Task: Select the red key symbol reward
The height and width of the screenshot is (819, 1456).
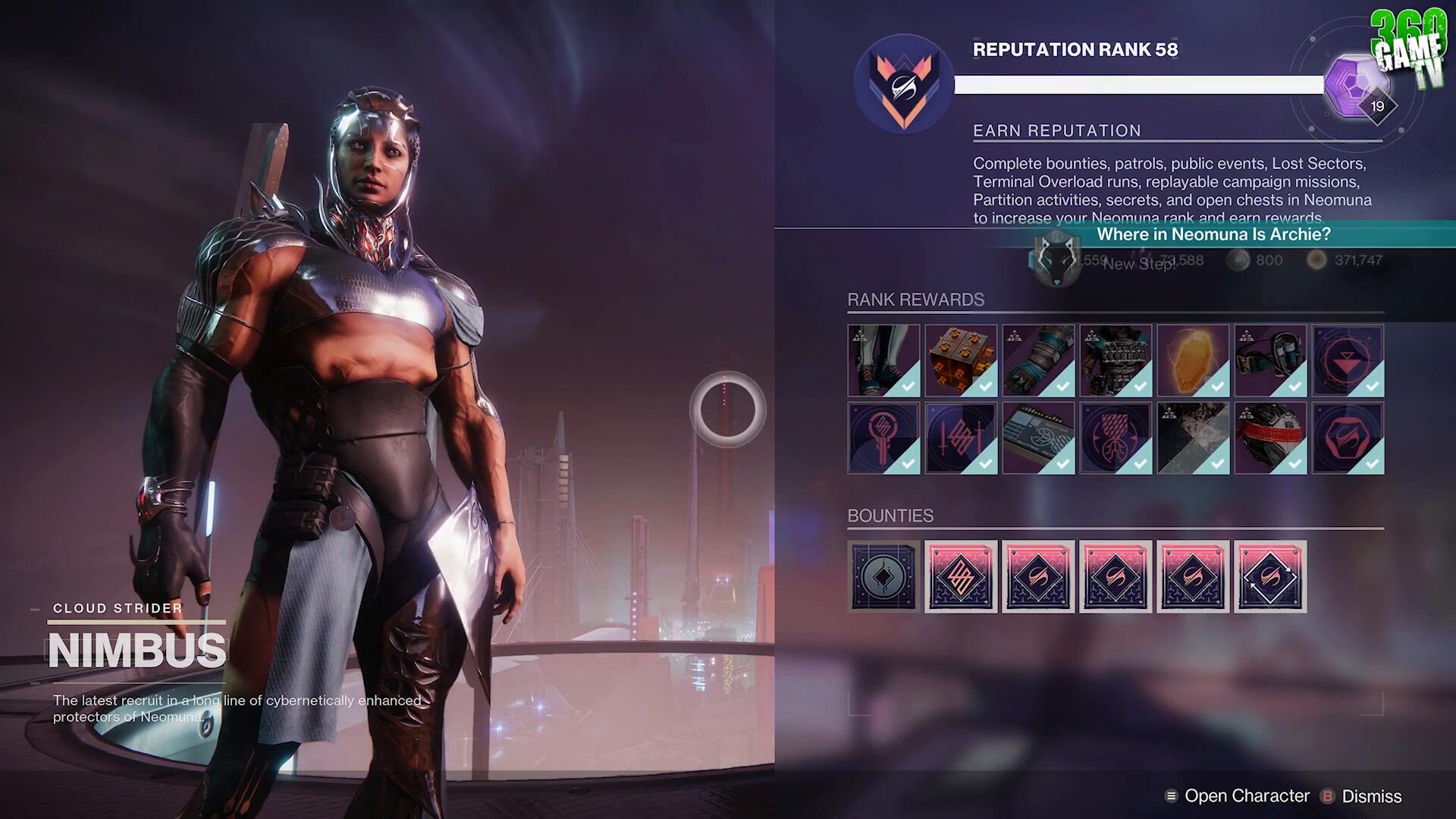Action: pos(883,438)
